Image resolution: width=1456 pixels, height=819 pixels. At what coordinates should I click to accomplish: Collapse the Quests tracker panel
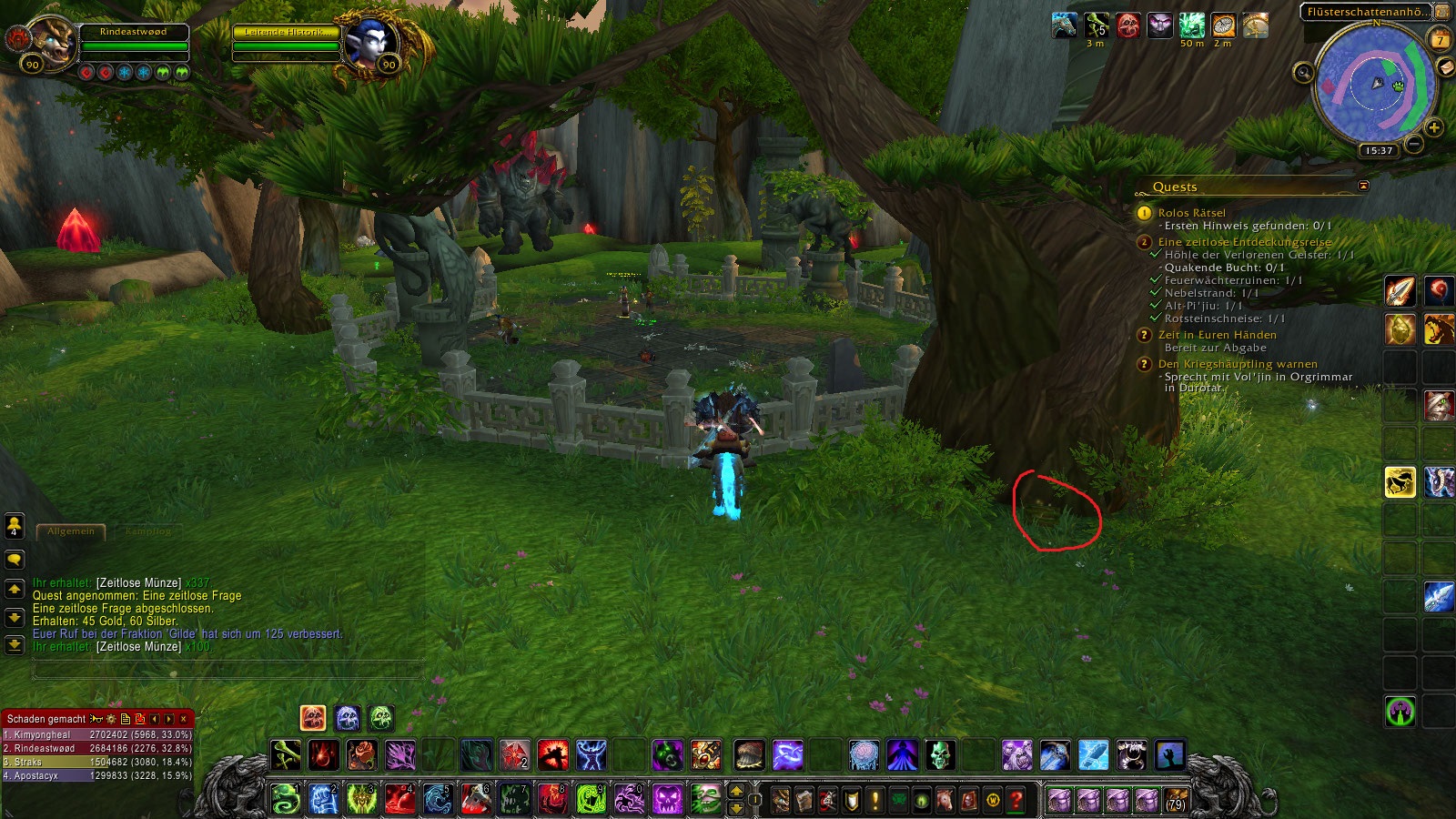pos(1363,186)
